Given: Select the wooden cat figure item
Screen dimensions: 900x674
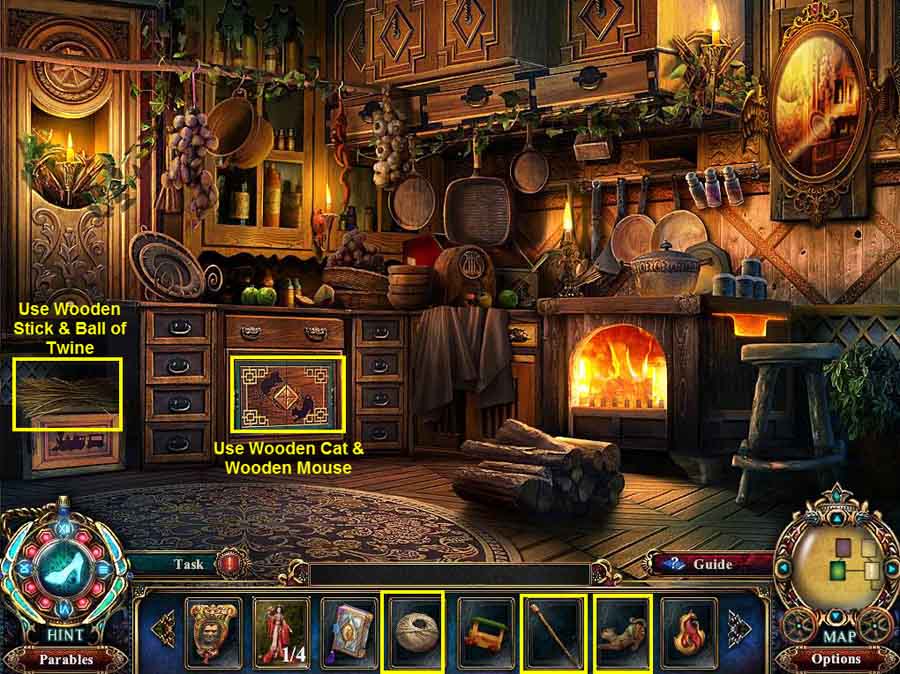Looking at the screenshot, I should click(622, 632).
